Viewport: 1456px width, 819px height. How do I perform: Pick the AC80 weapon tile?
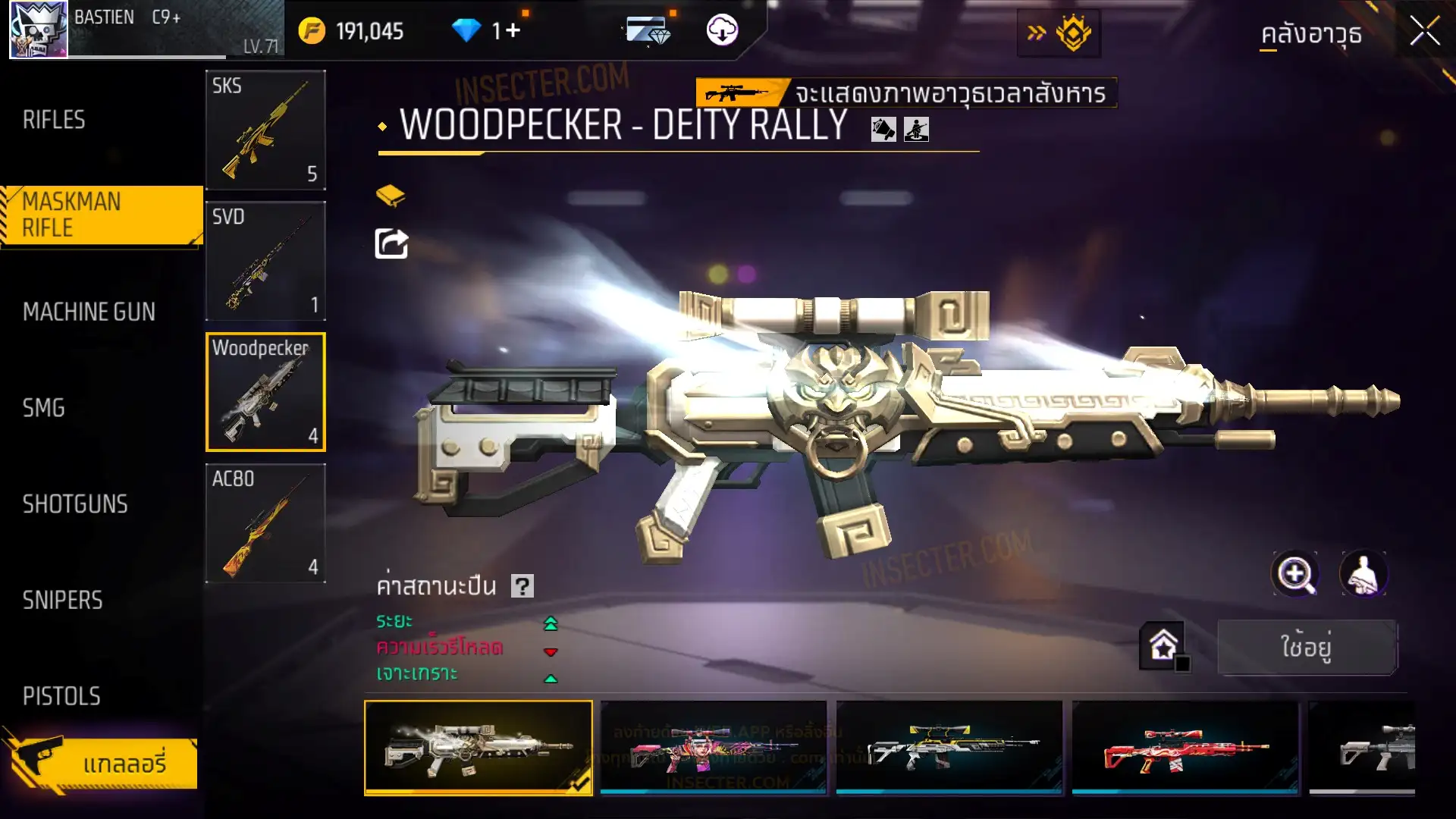click(x=265, y=523)
